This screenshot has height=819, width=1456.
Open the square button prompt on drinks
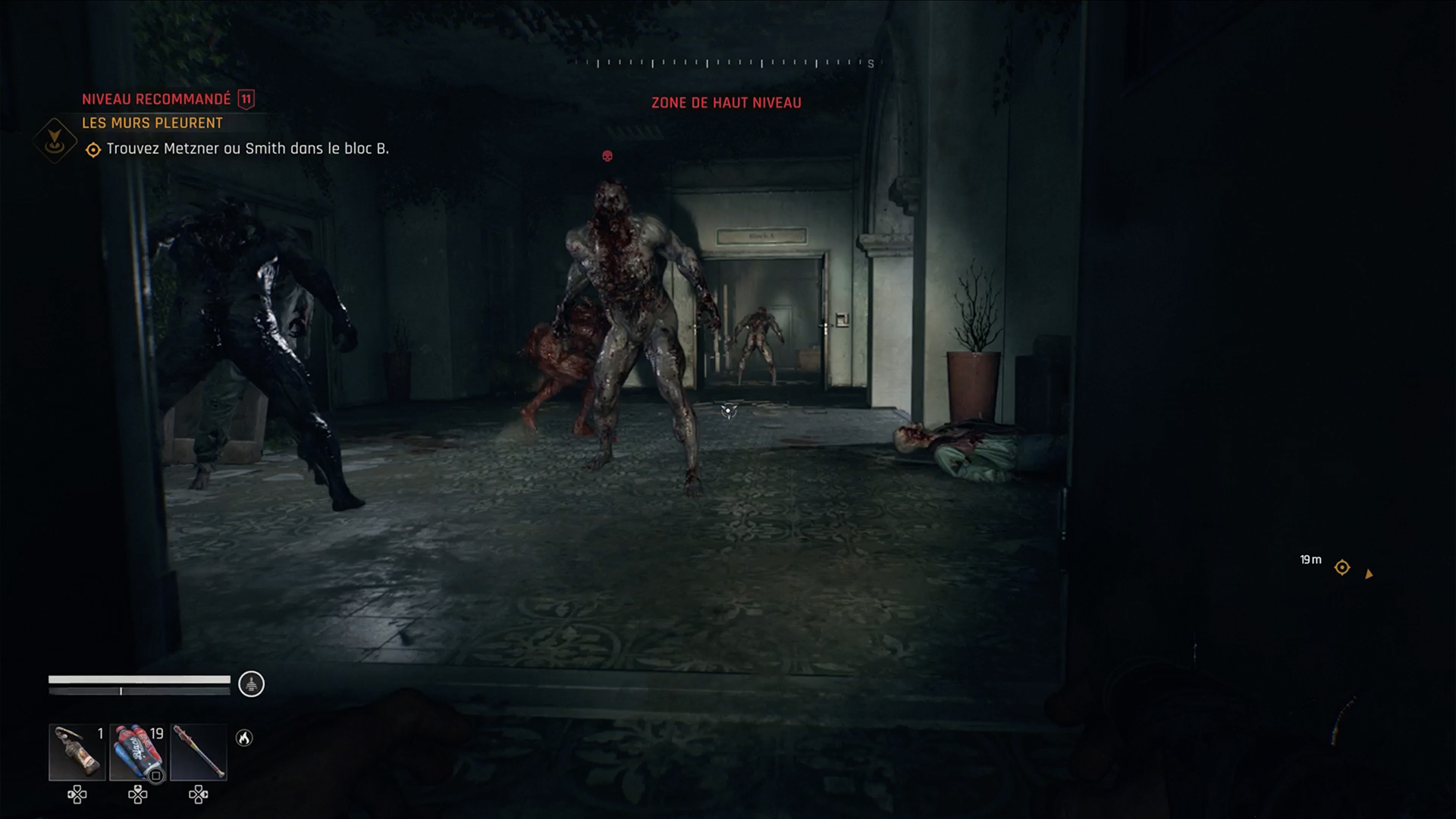click(157, 773)
